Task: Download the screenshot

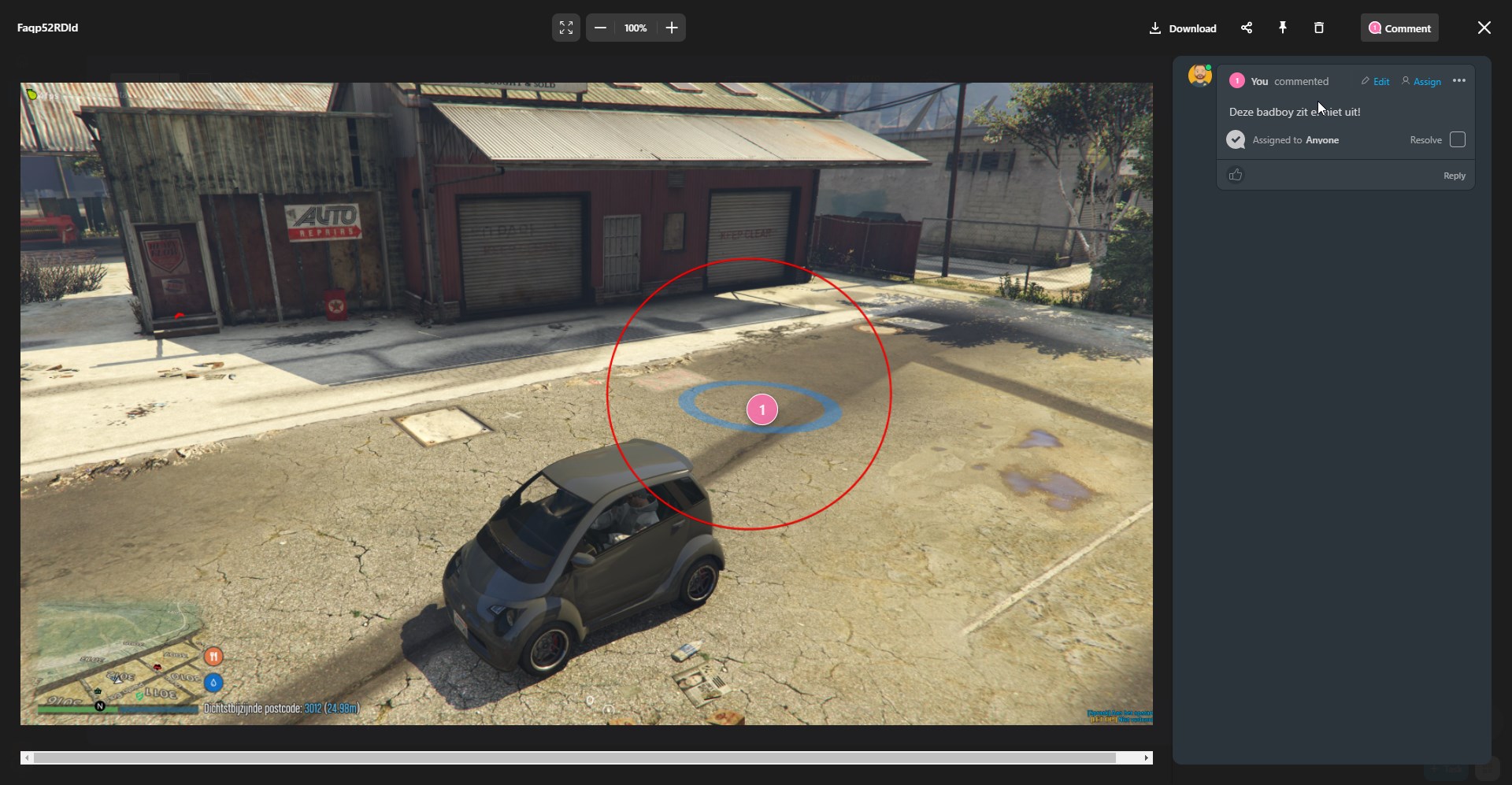Action: click(x=1183, y=28)
